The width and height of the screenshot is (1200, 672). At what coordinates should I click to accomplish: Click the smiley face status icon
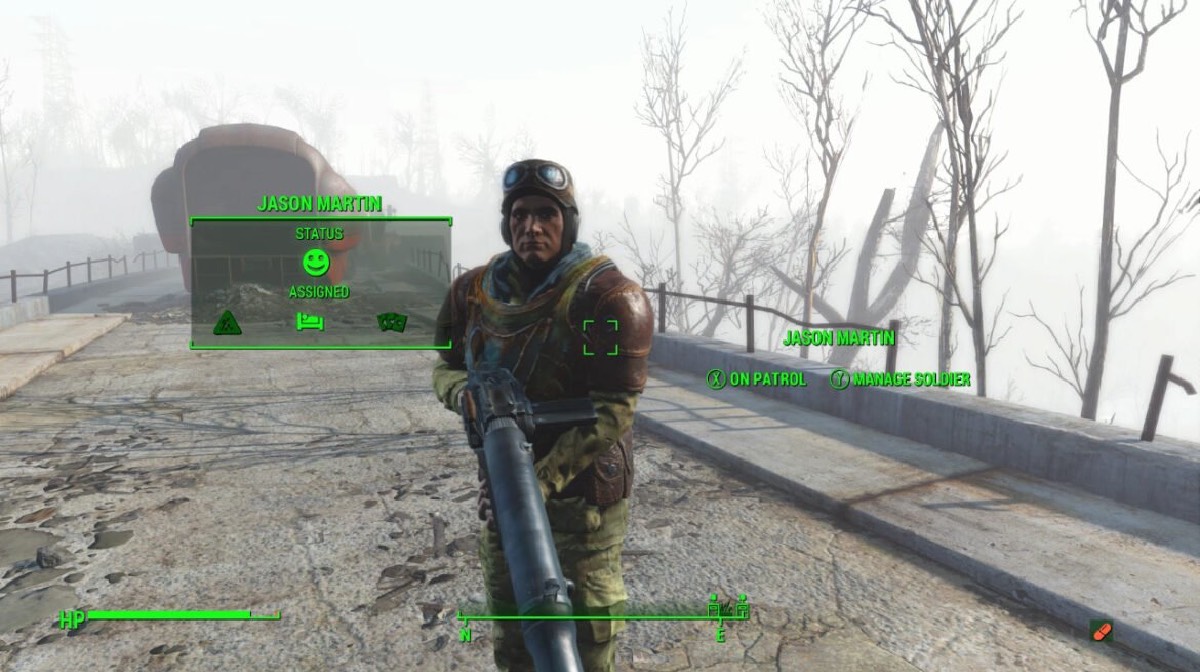coord(316,263)
